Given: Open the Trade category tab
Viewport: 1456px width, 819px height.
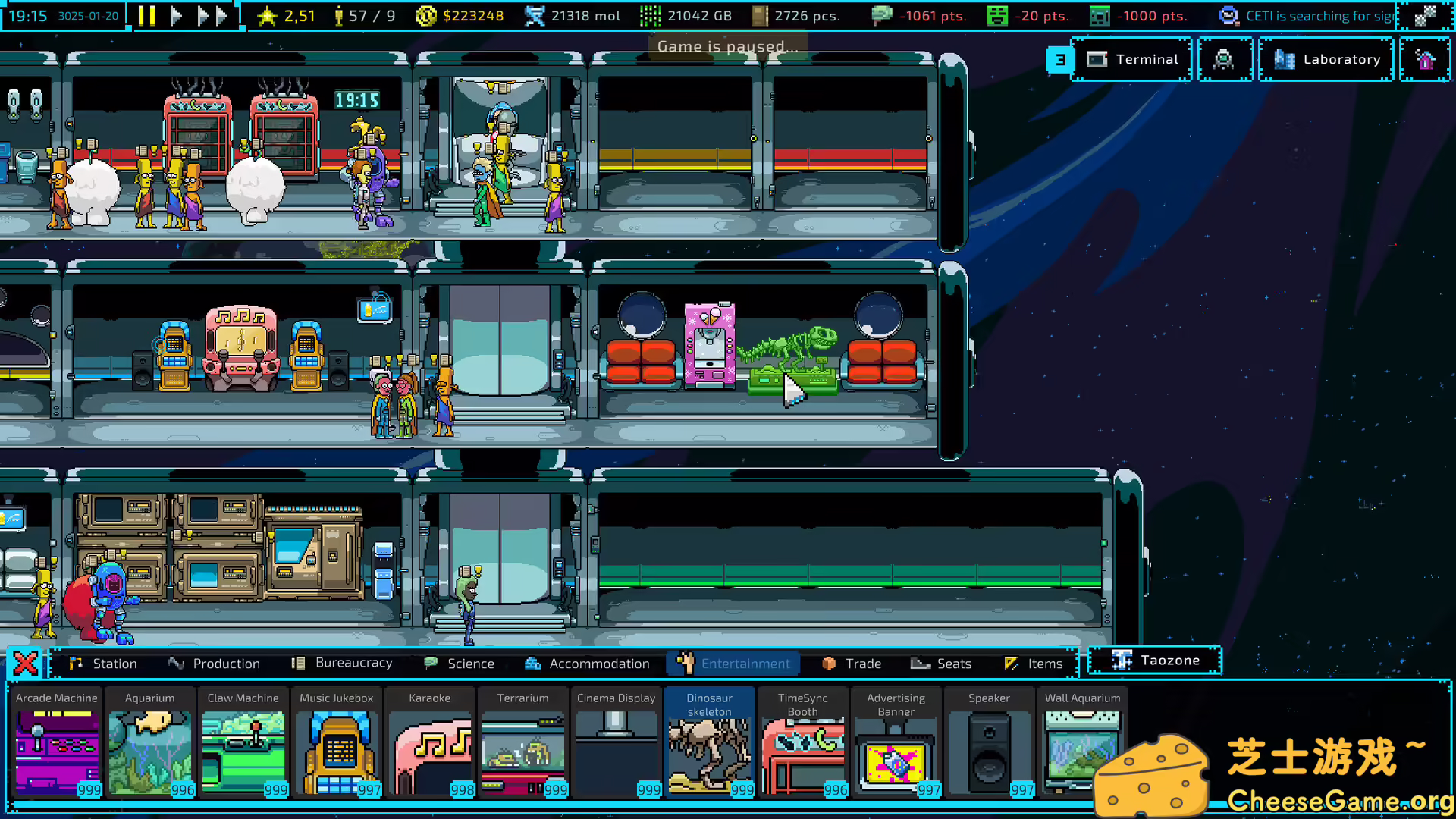Looking at the screenshot, I should 852,663.
